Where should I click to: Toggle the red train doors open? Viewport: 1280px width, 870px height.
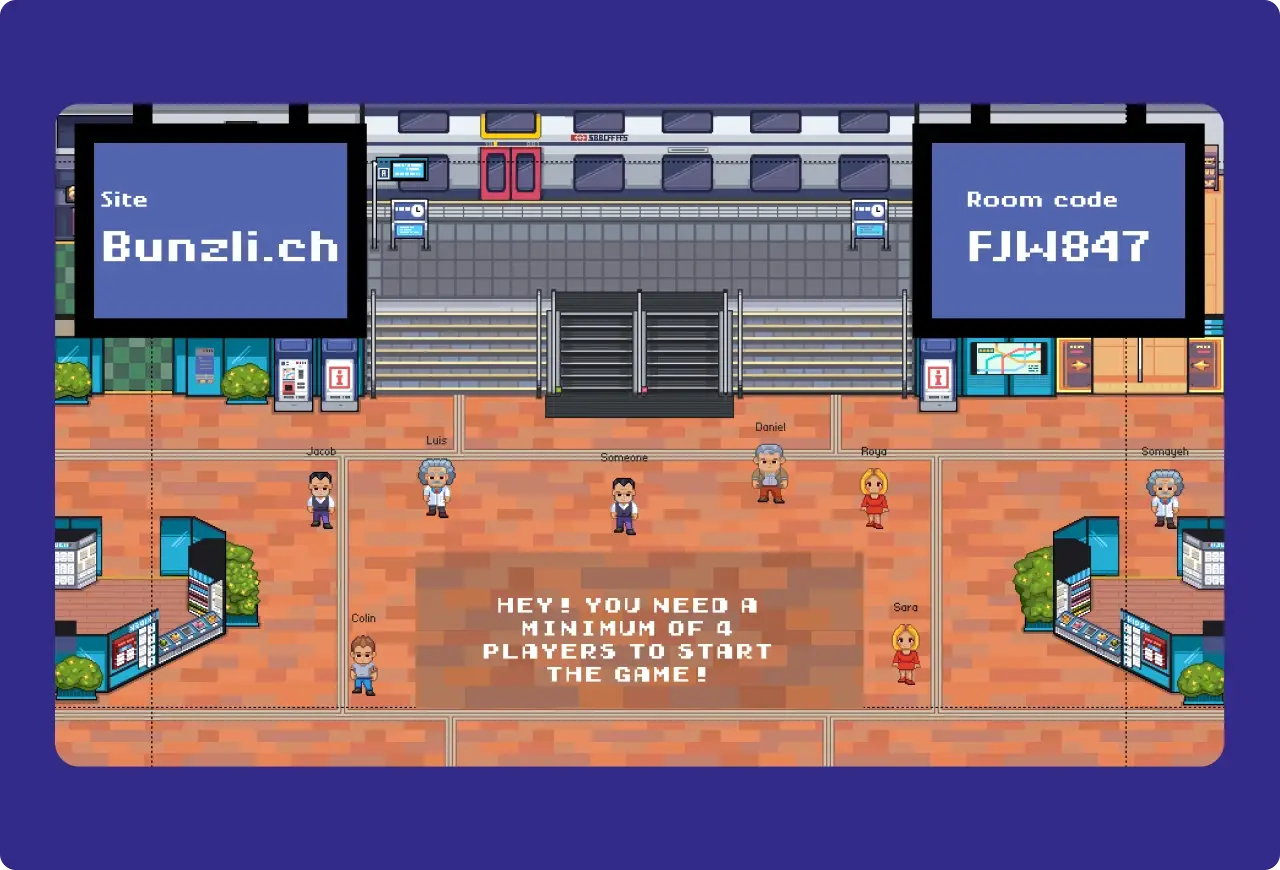tap(510, 173)
